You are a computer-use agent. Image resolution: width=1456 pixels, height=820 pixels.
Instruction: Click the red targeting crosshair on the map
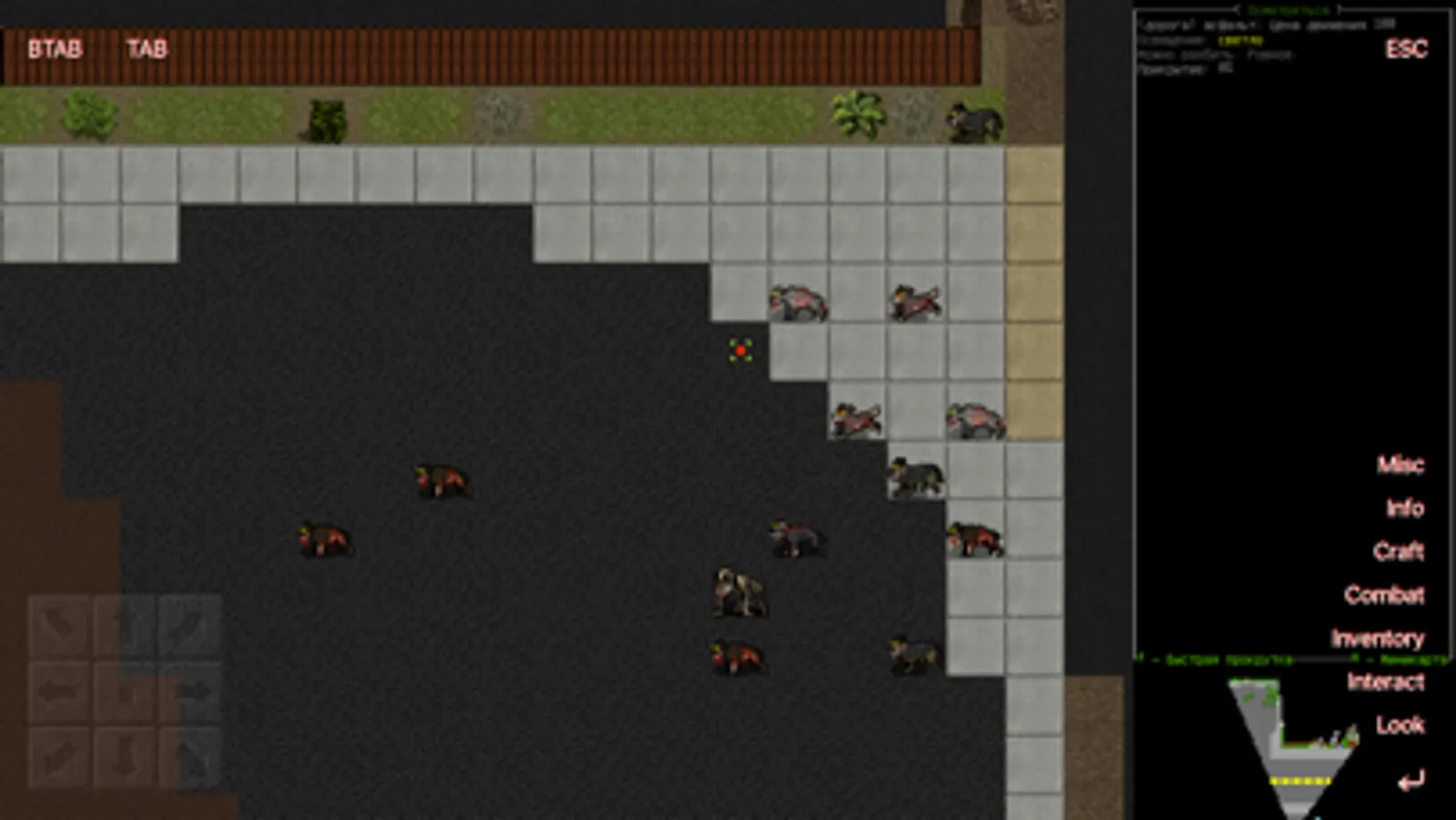(x=742, y=351)
